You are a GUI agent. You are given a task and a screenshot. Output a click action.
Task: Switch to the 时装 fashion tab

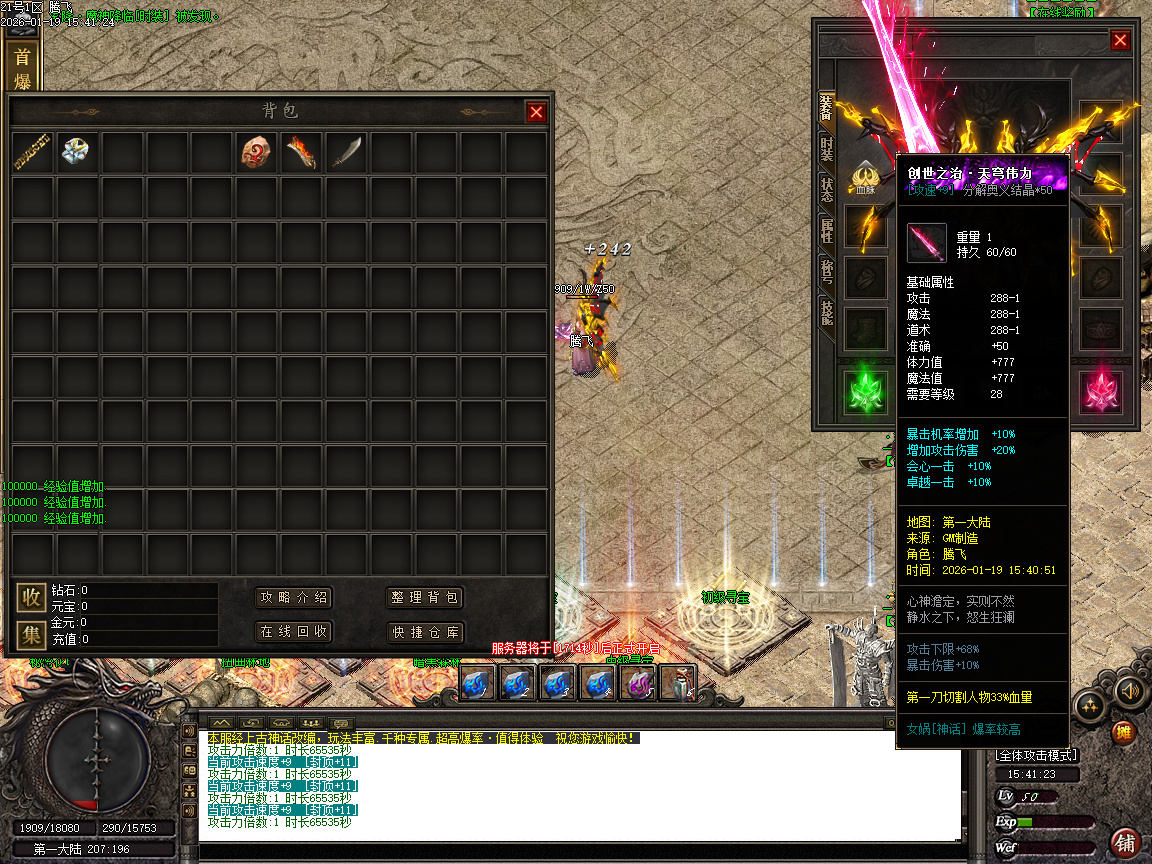pos(827,149)
